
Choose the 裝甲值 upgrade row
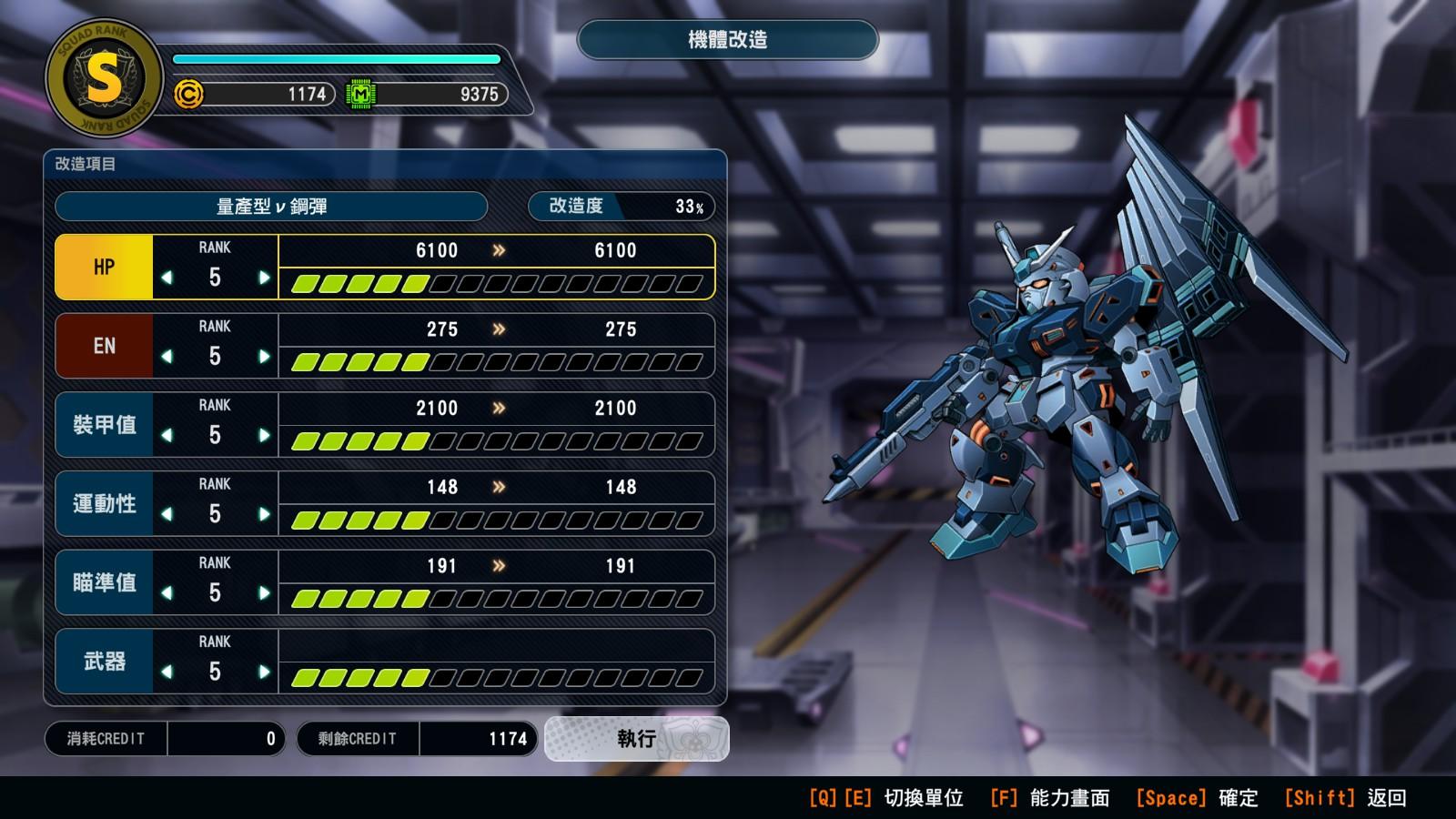tap(104, 425)
